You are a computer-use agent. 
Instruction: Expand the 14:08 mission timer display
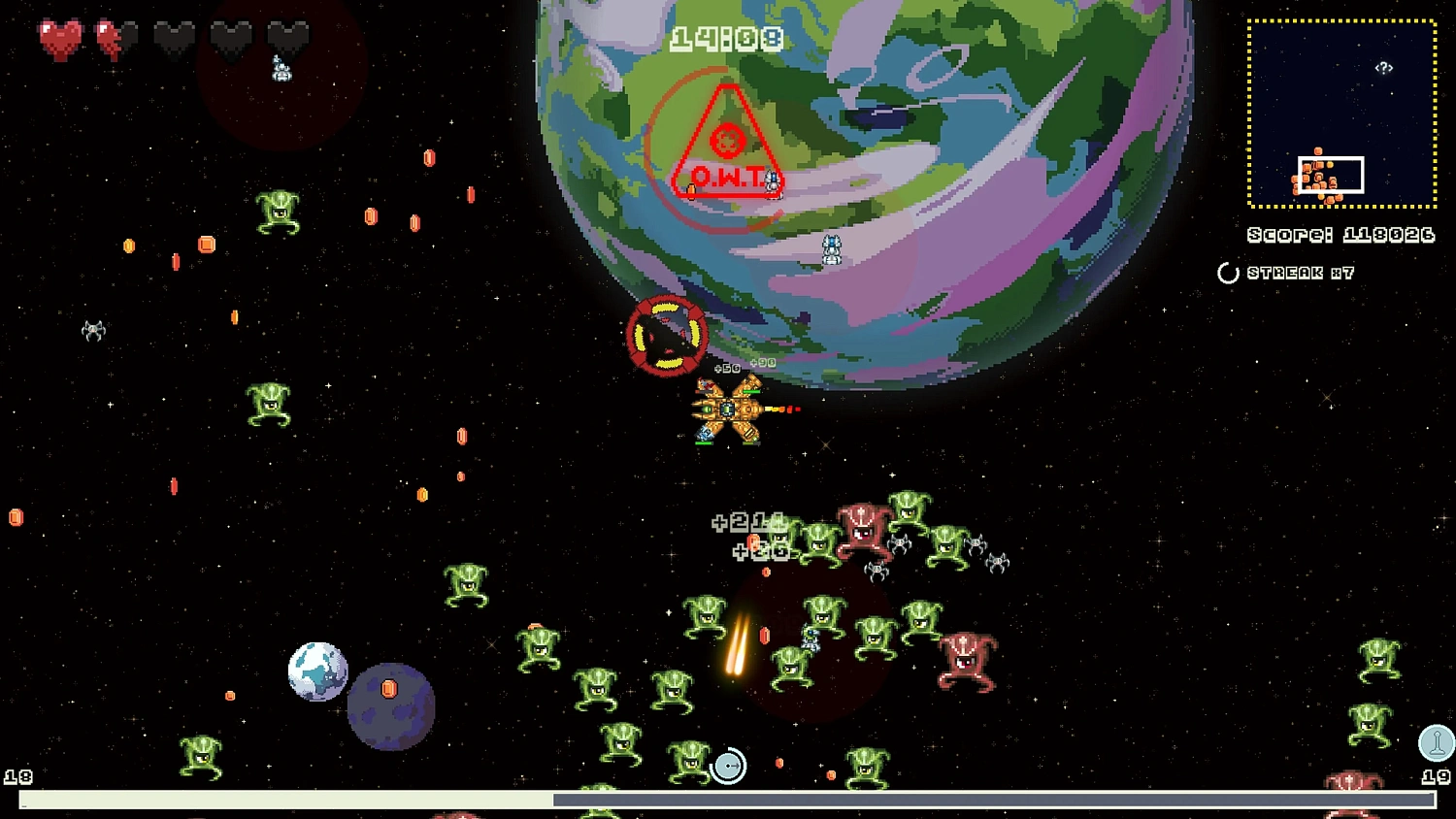(x=727, y=39)
